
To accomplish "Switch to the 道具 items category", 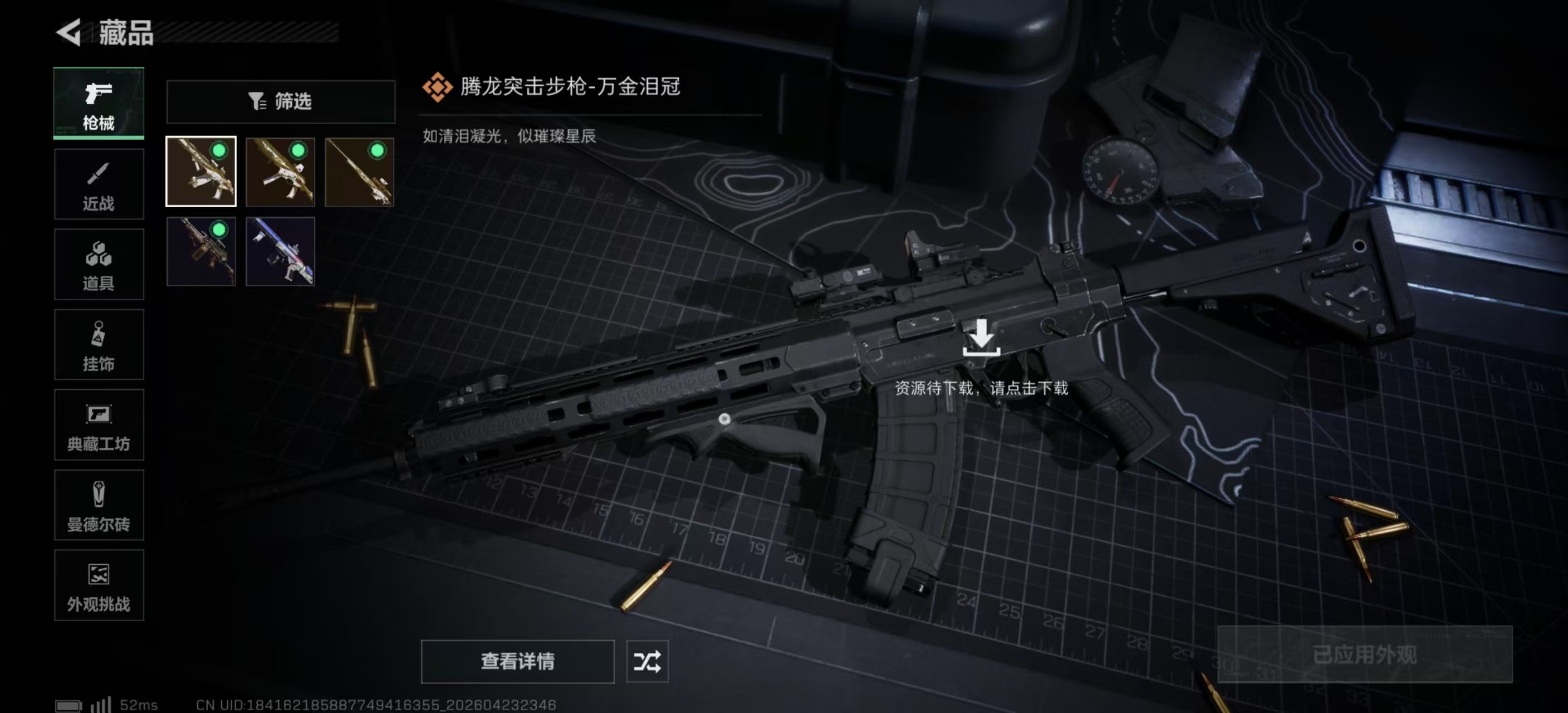I will coord(99,264).
